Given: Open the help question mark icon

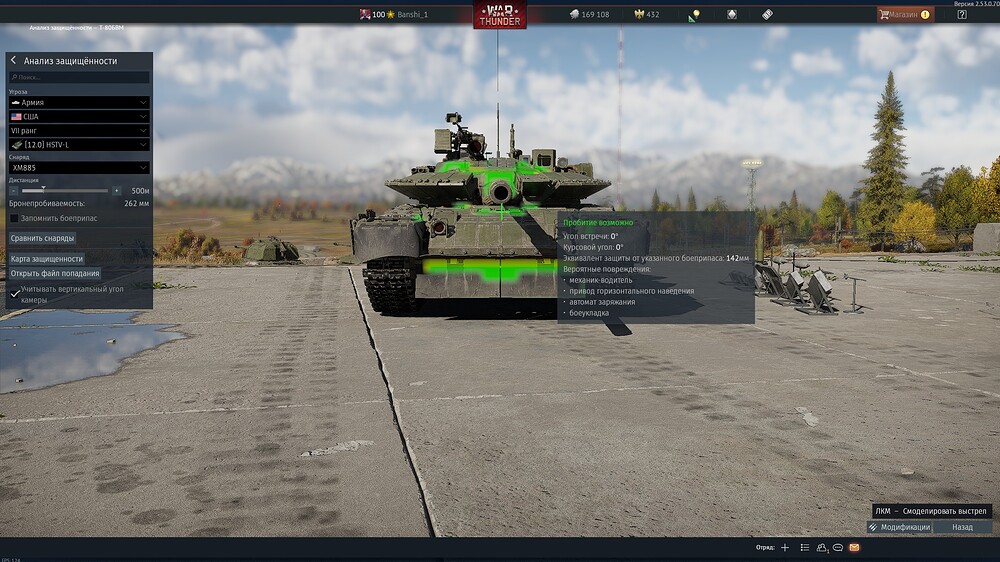Looking at the screenshot, I should click(962, 14).
